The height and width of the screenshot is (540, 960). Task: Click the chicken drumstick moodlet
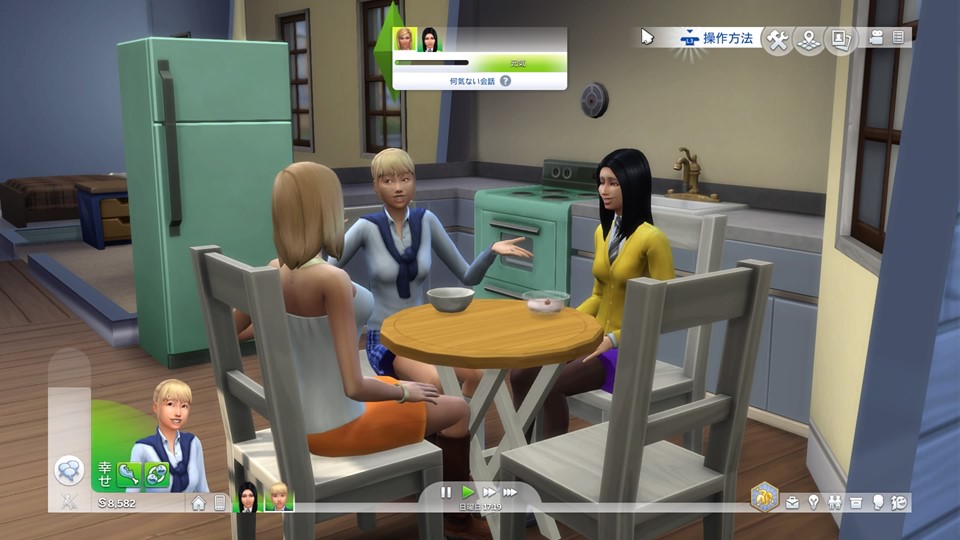click(x=128, y=473)
